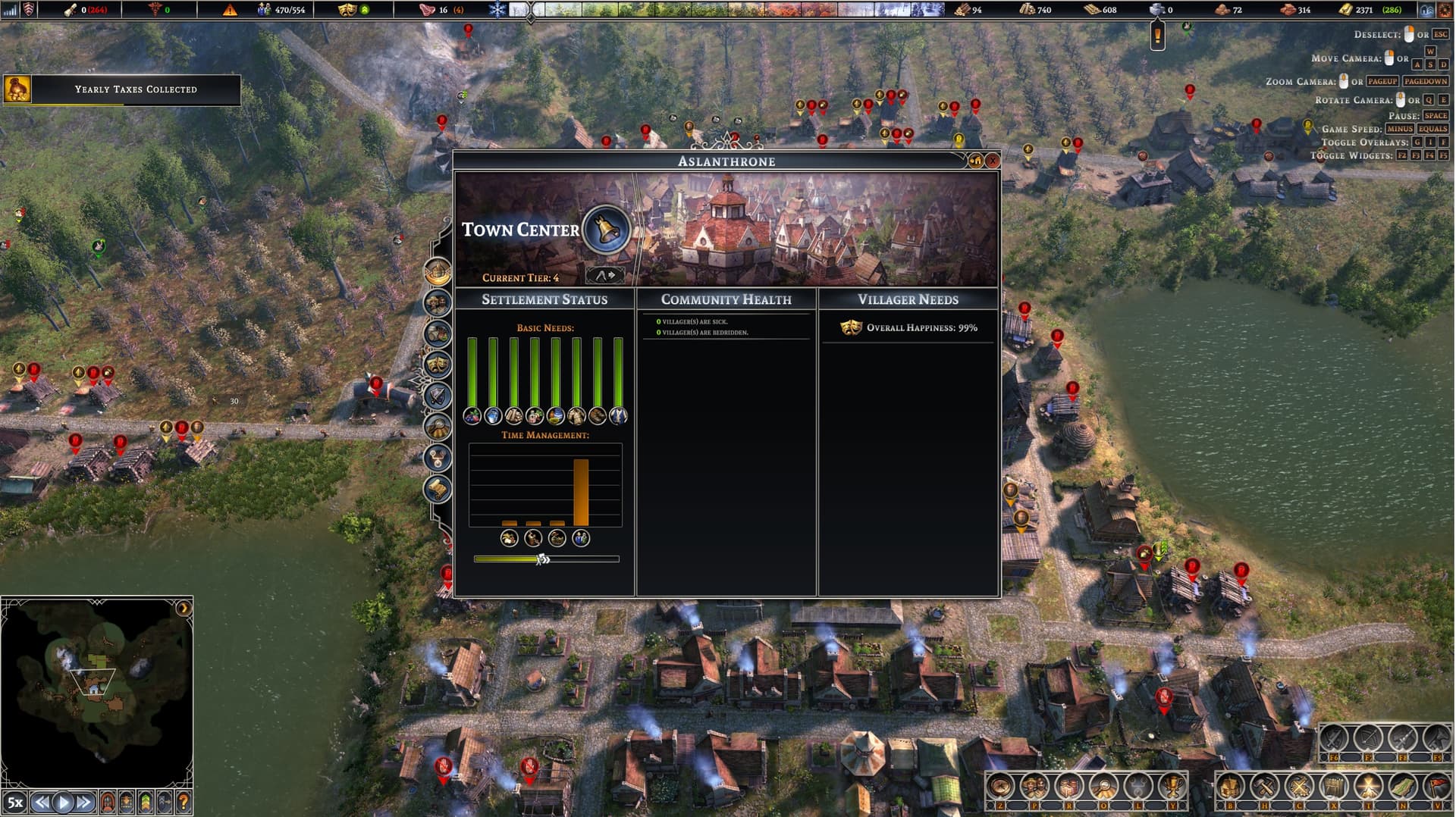Select the villagers portrait side tab

coord(438,302)
